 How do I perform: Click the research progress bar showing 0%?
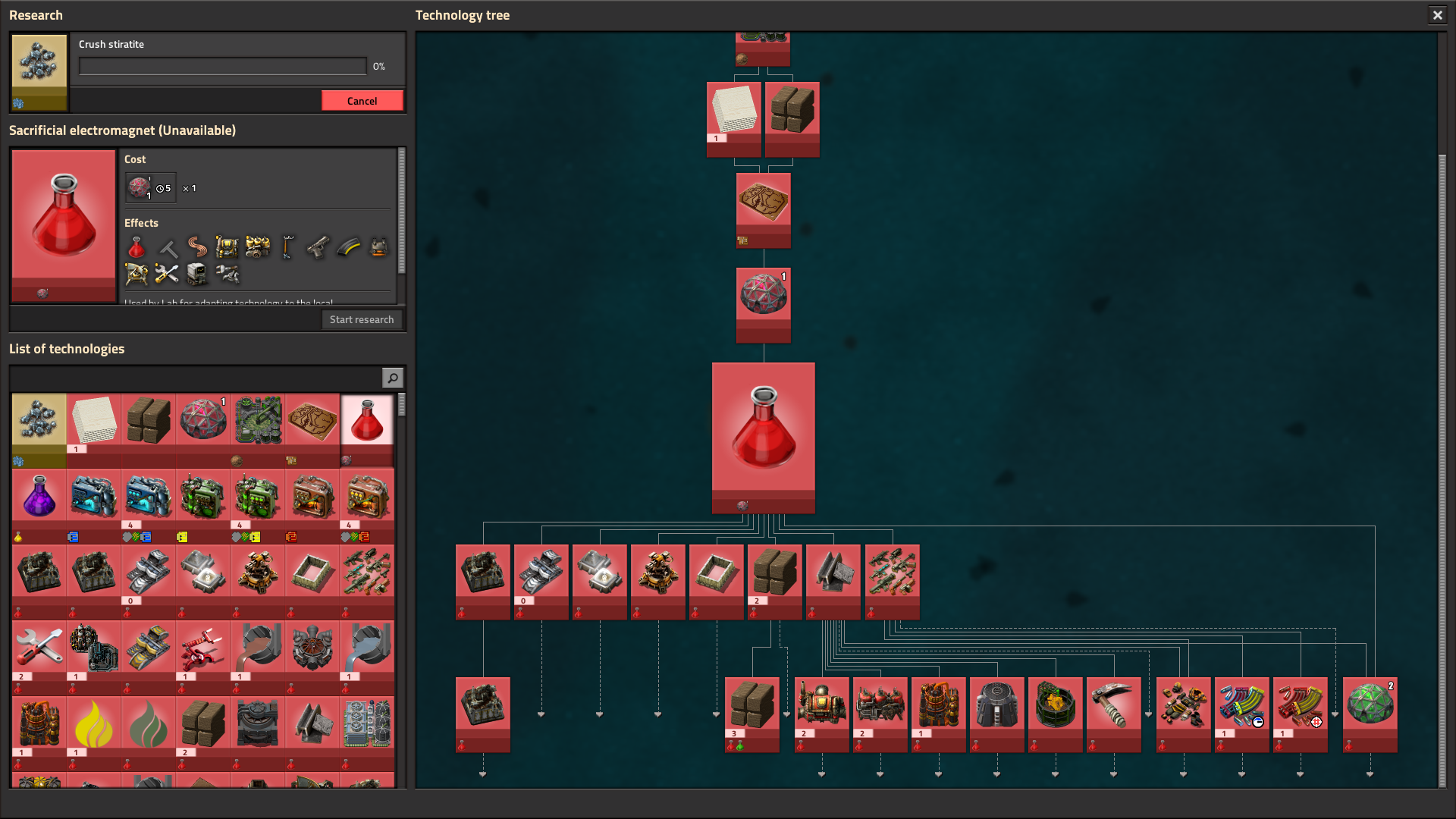click(222, 67)
